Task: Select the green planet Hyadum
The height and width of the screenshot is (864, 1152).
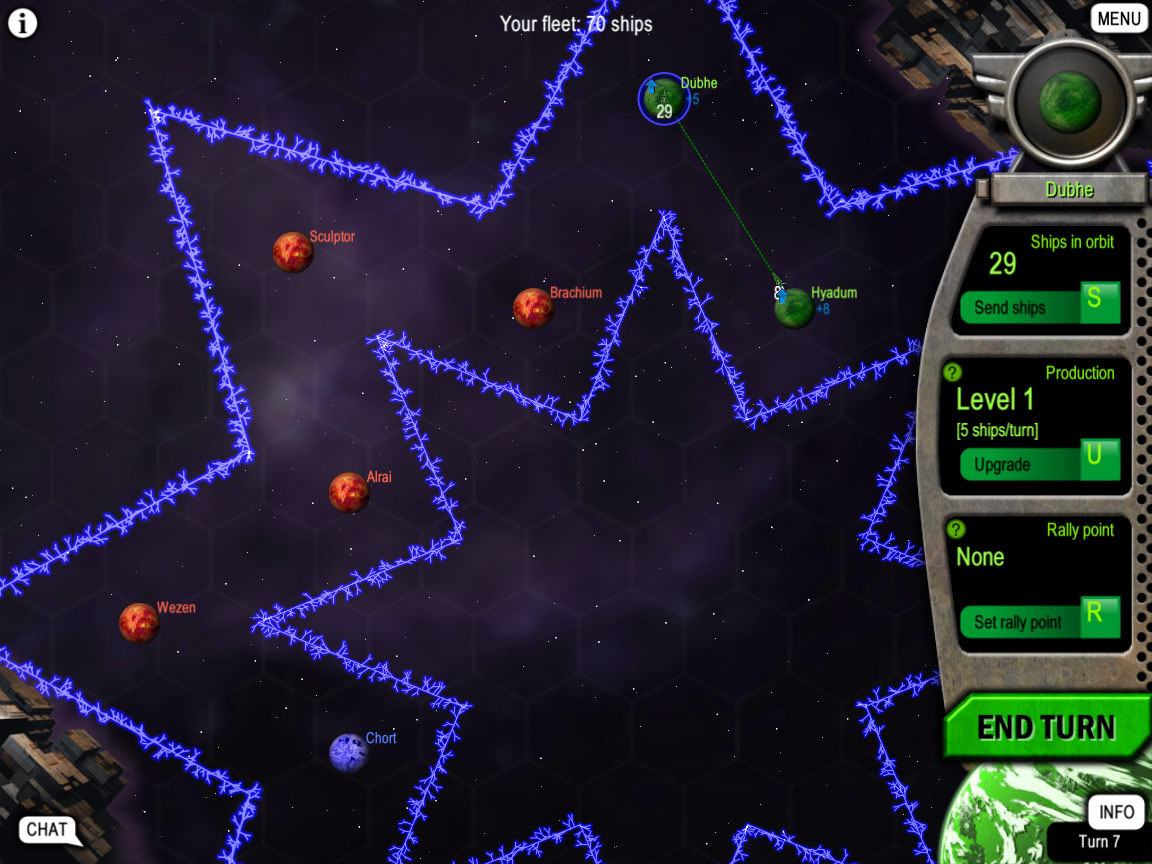Action: point(794,307)
